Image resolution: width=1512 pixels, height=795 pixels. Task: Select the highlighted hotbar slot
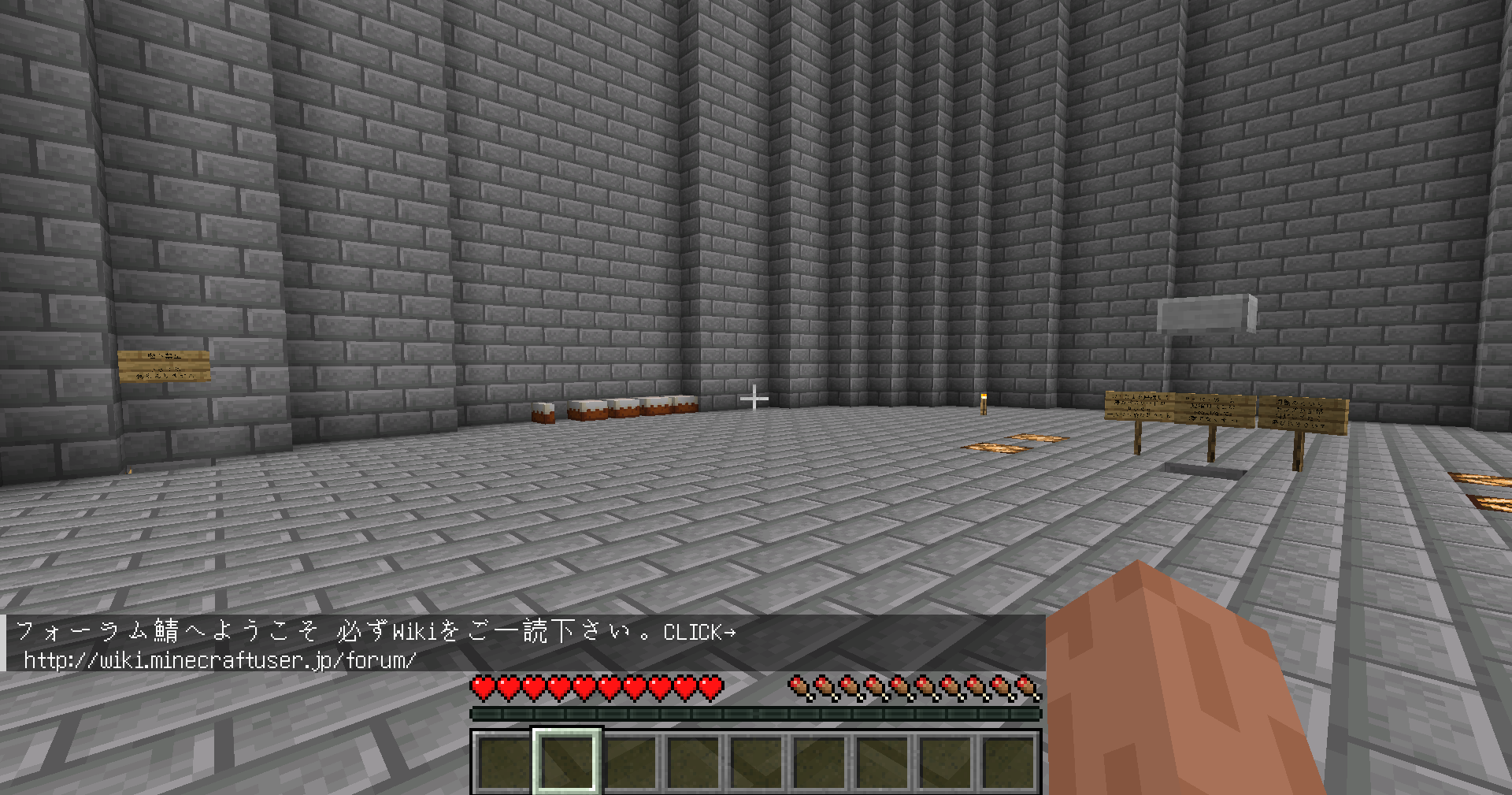567,760
